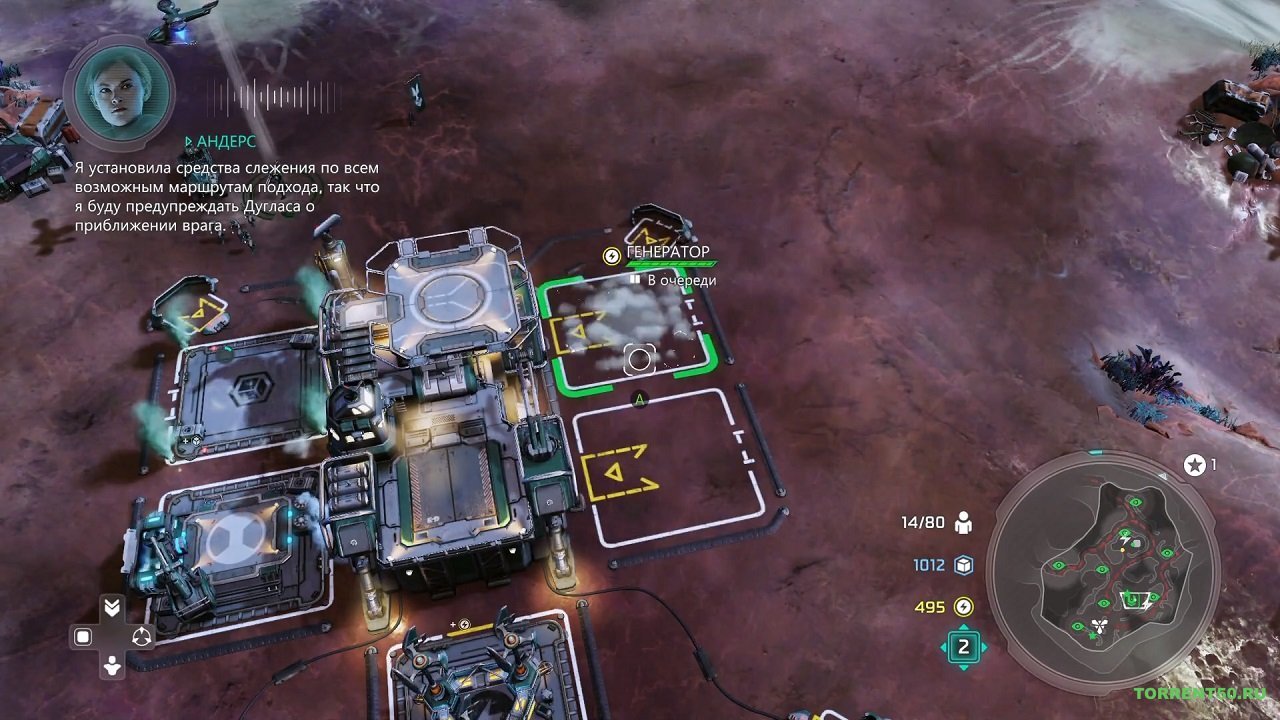Click the lightning icon on the GENERATOR tooltip
1280x720 pixels.
point(611,256)
